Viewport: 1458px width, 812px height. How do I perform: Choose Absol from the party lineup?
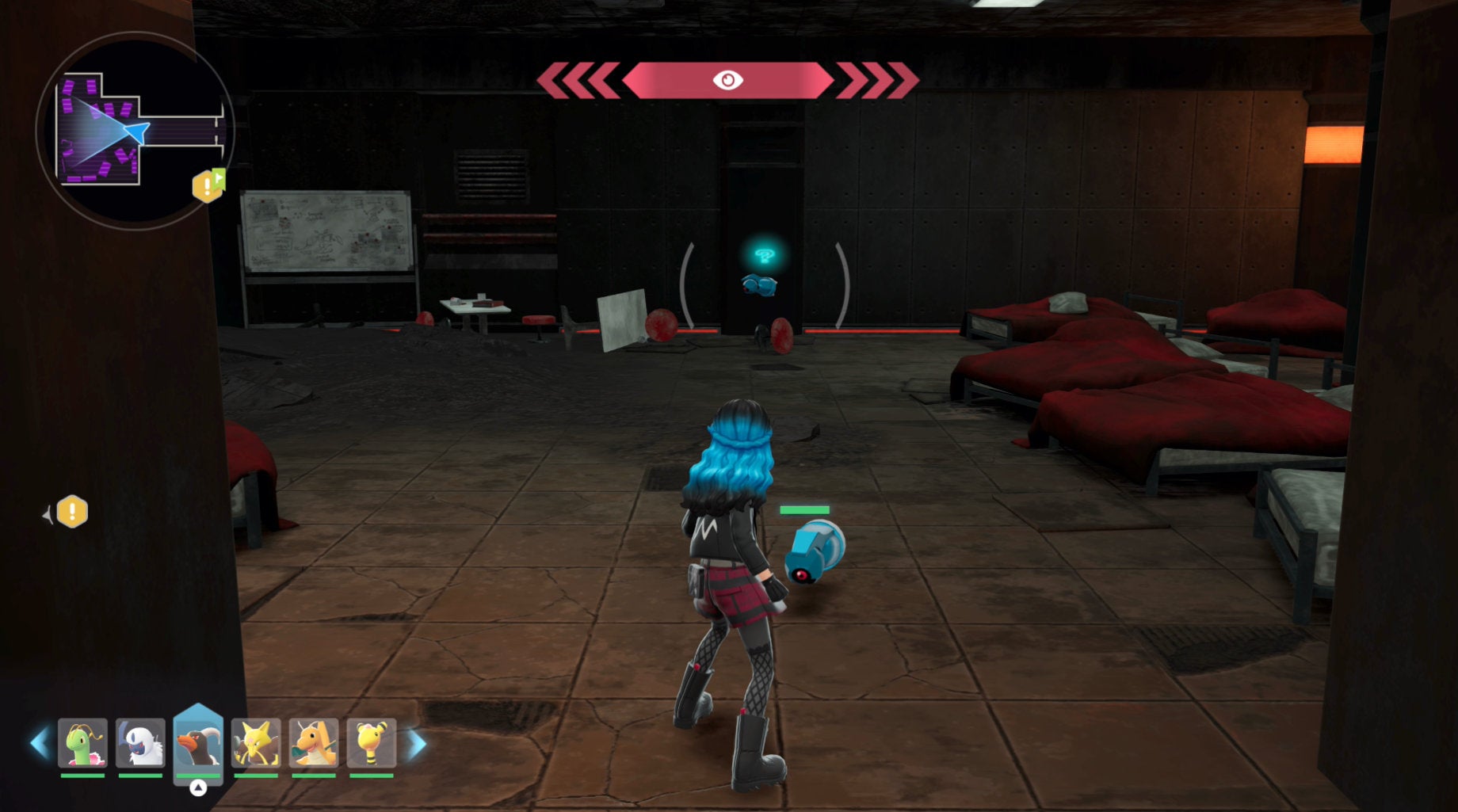(x=140, y=743)
